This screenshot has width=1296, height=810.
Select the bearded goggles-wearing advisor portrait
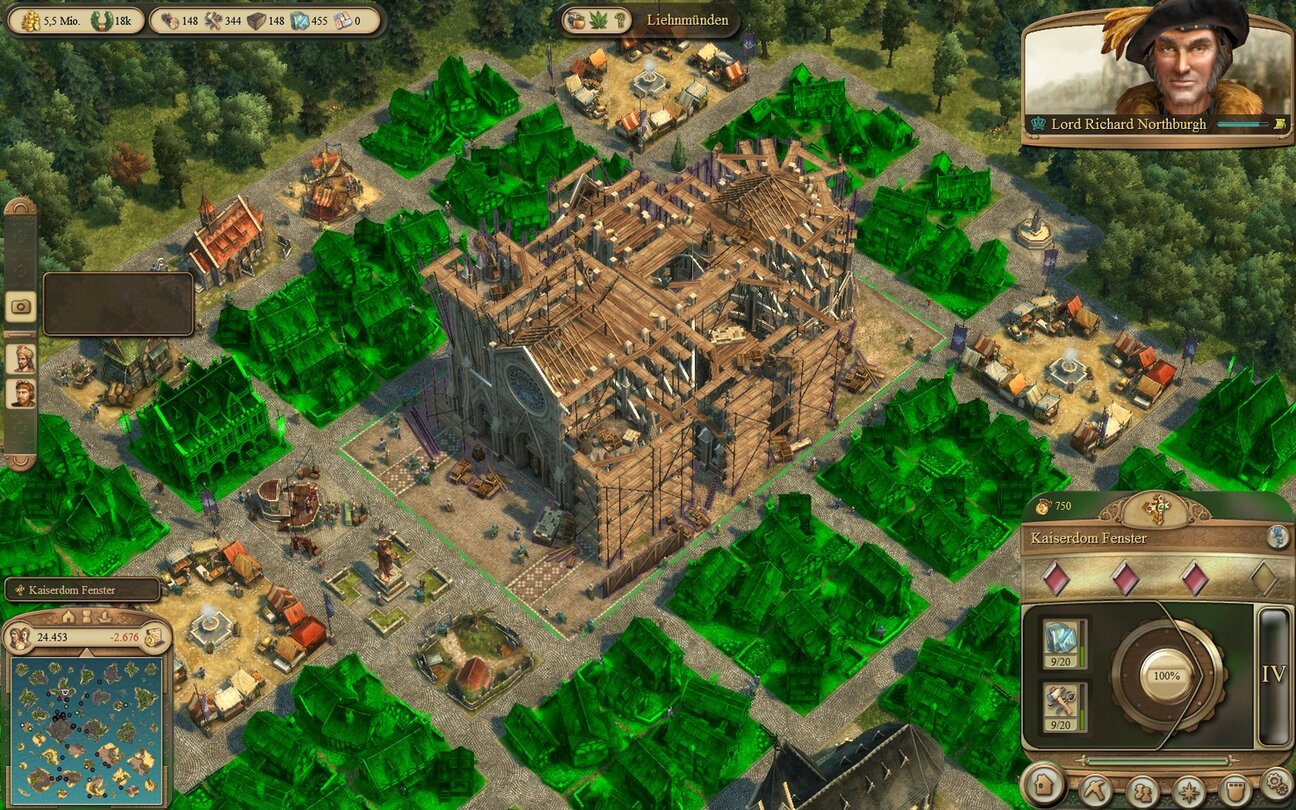(x=20, y=393)
